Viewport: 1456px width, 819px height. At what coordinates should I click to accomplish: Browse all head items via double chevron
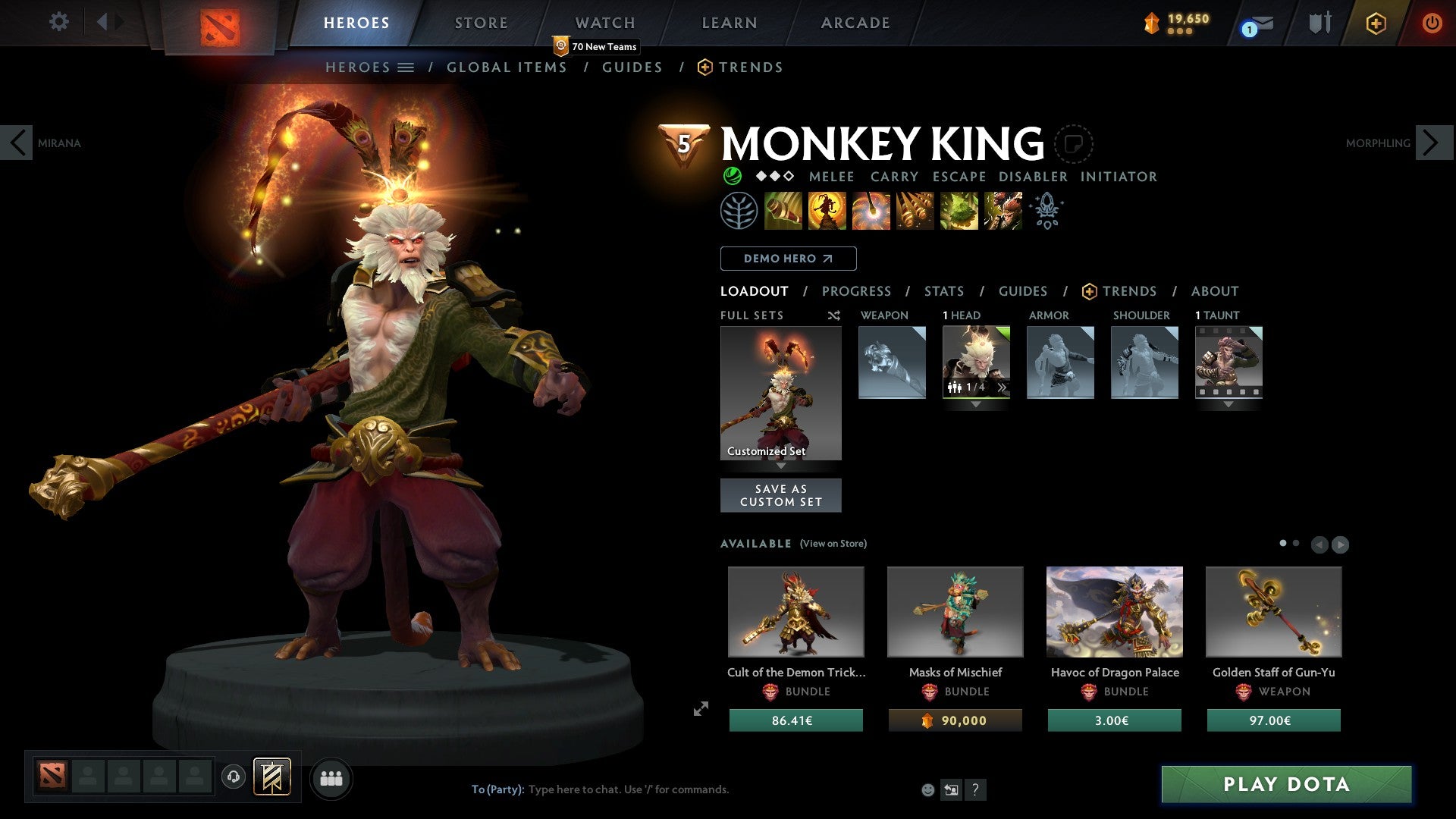click(1003, 387)
